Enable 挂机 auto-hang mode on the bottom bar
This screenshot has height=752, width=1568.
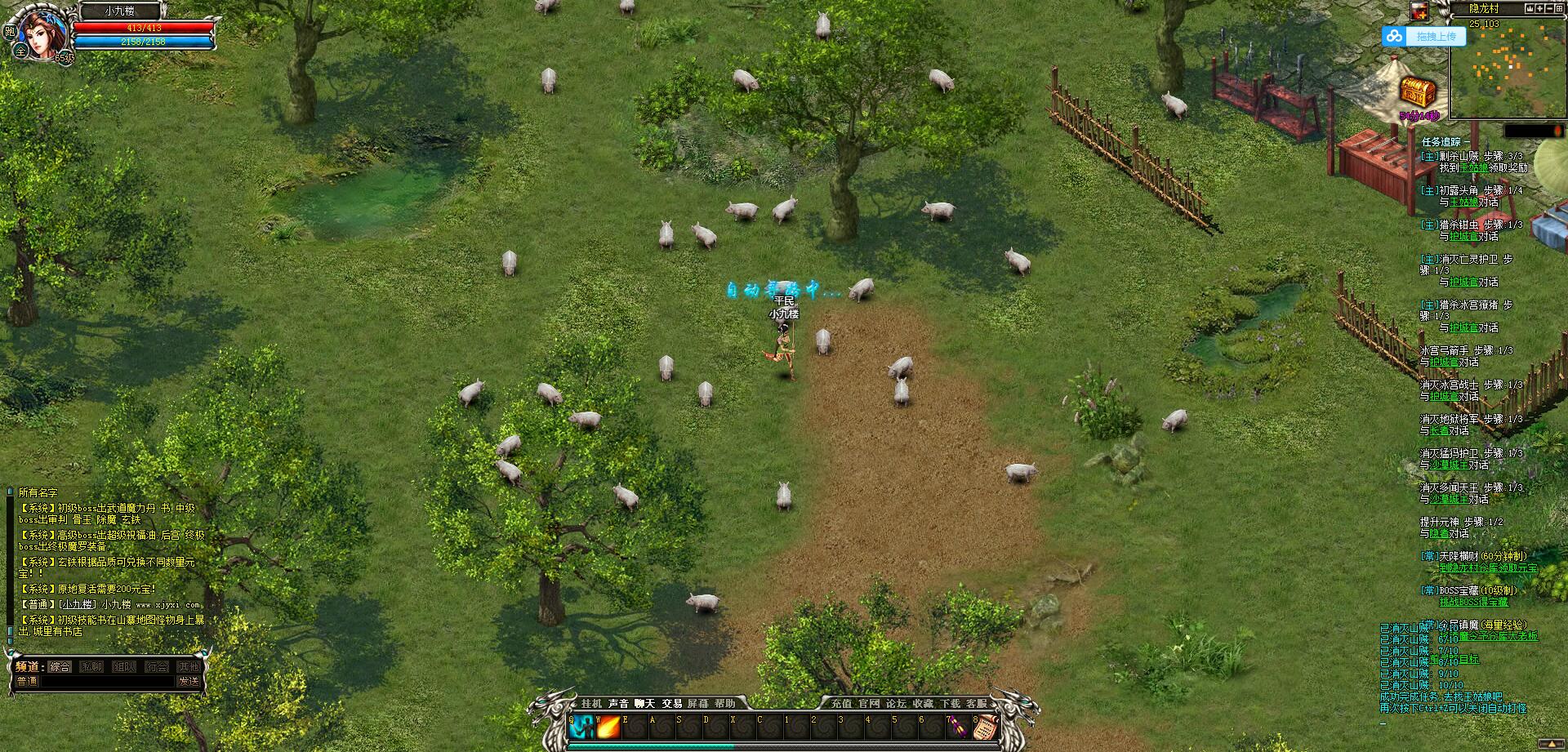click(x=591, y=703)
